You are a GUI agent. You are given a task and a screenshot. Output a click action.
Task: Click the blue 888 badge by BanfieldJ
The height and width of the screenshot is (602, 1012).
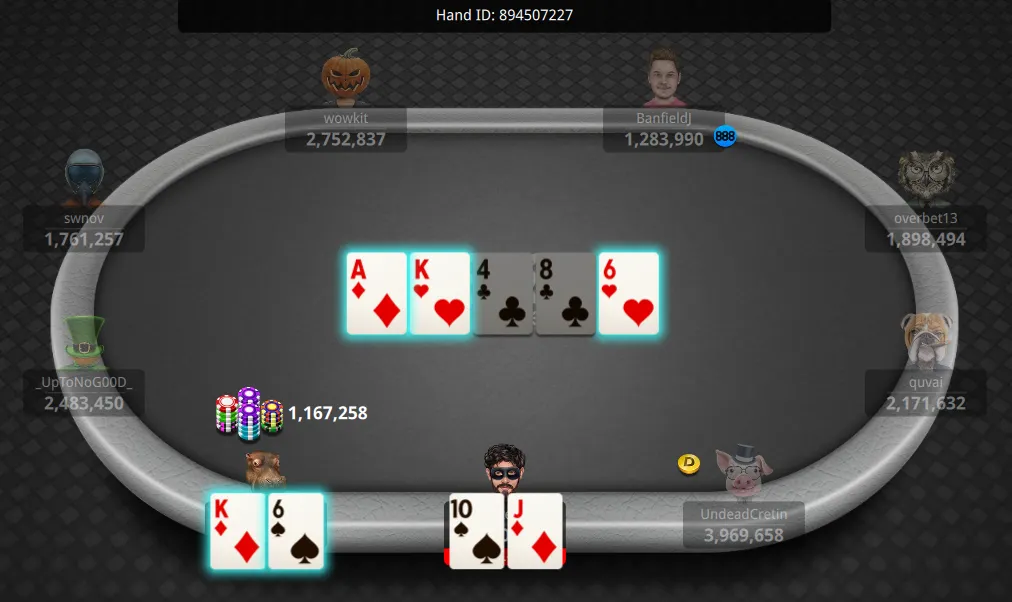point(725,137)
